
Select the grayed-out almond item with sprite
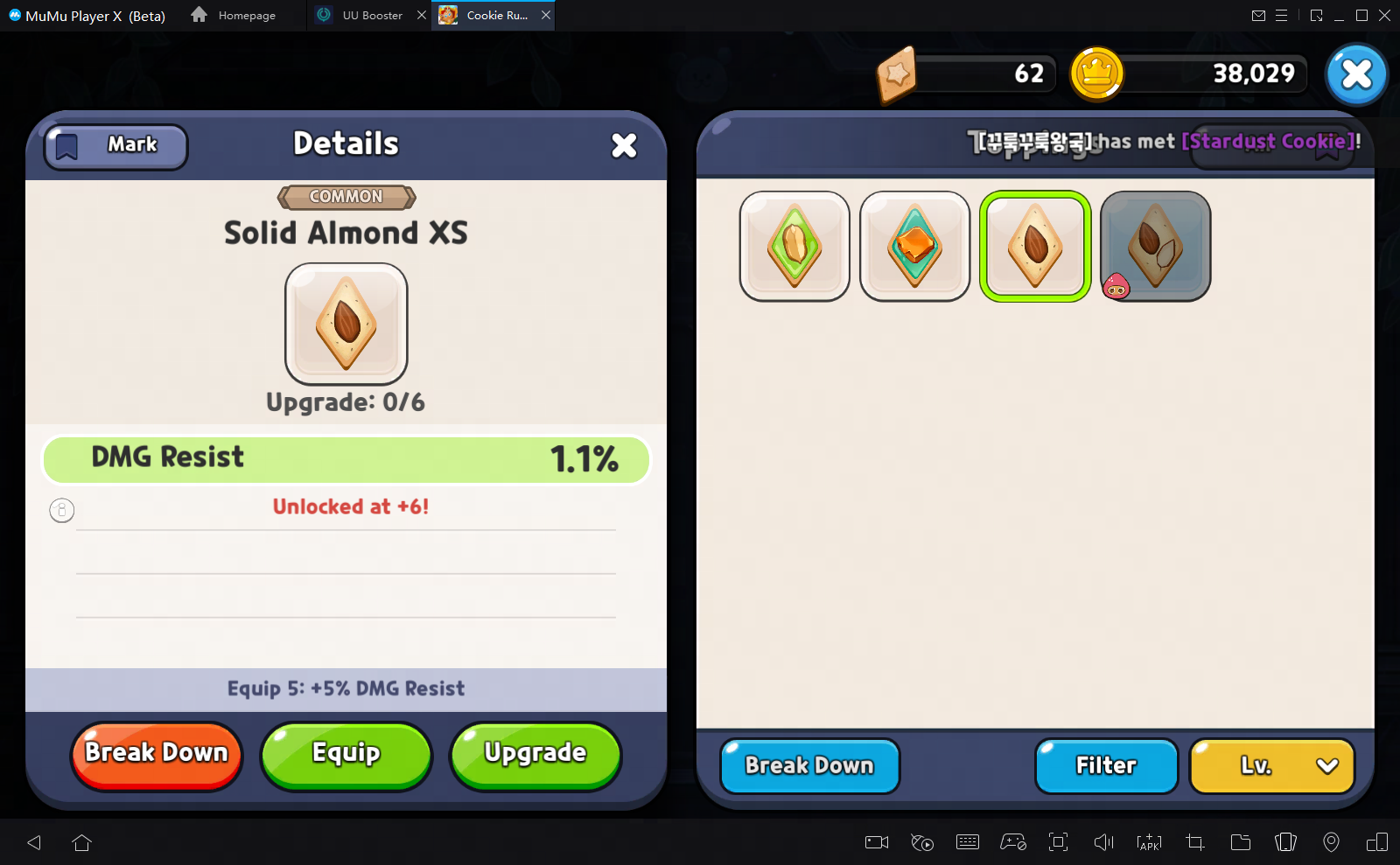(x=1154, y=246)
